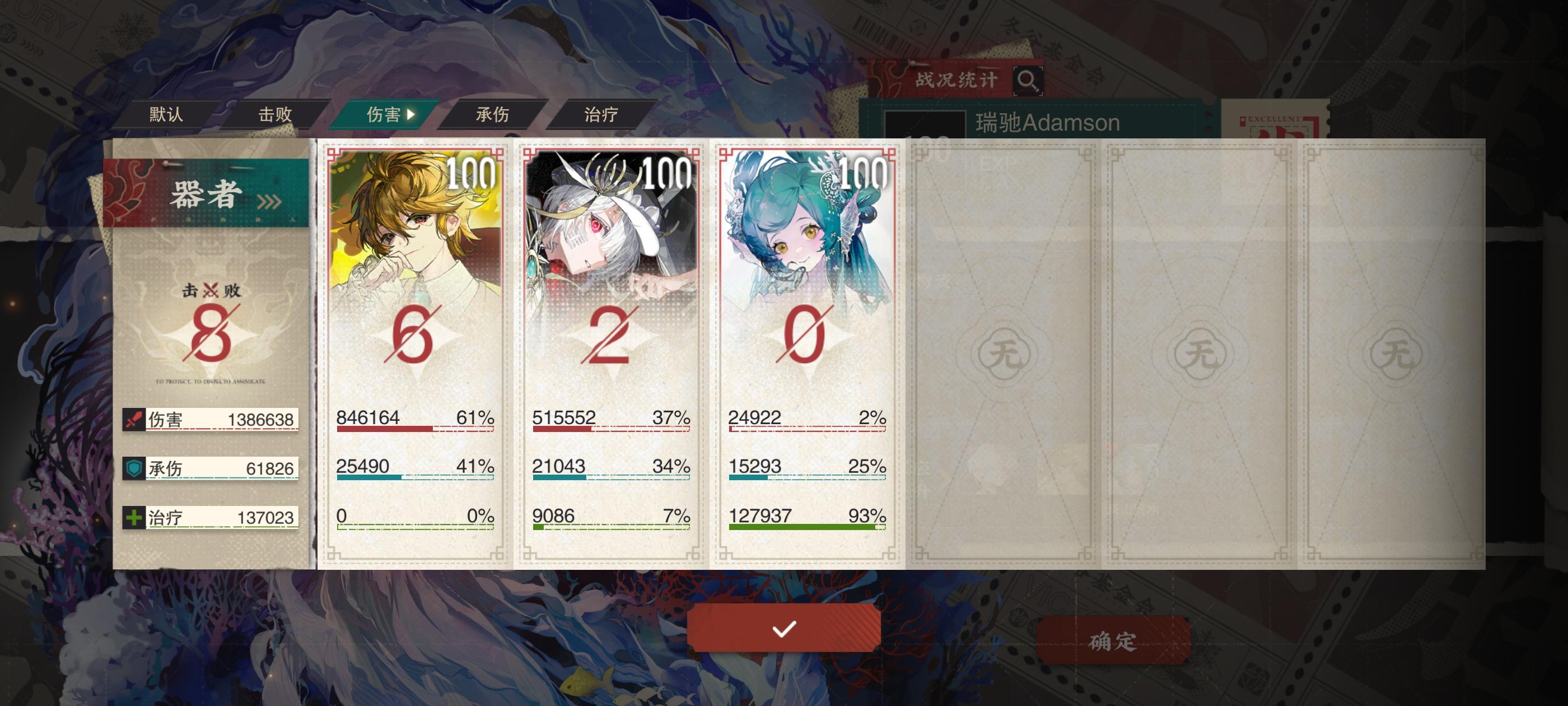Click the green cross 治疗 icon
Viewport: 1568px width, 706px height.
[135, 517]
